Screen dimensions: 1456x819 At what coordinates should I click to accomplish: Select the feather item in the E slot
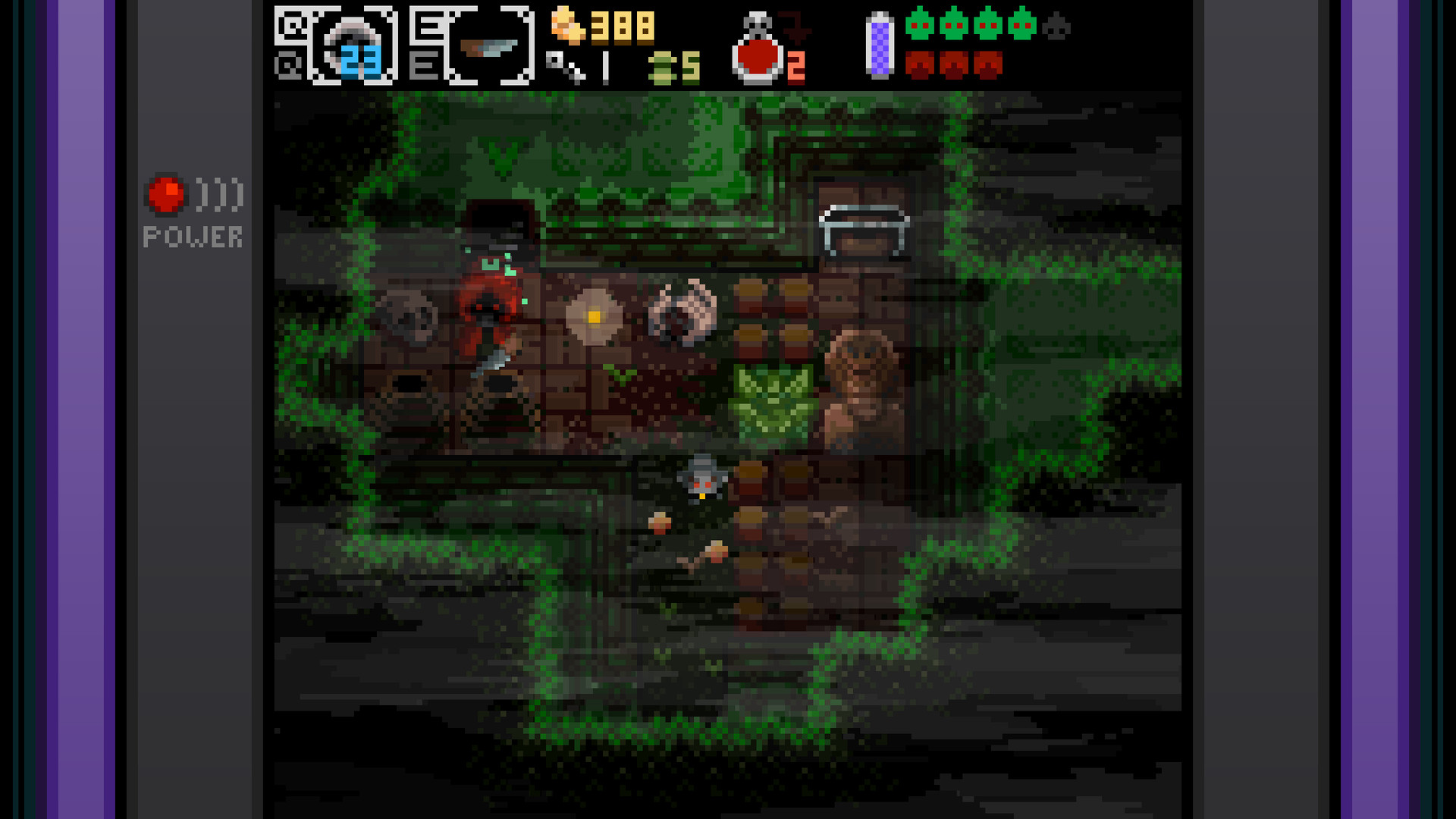coord(489,47)
